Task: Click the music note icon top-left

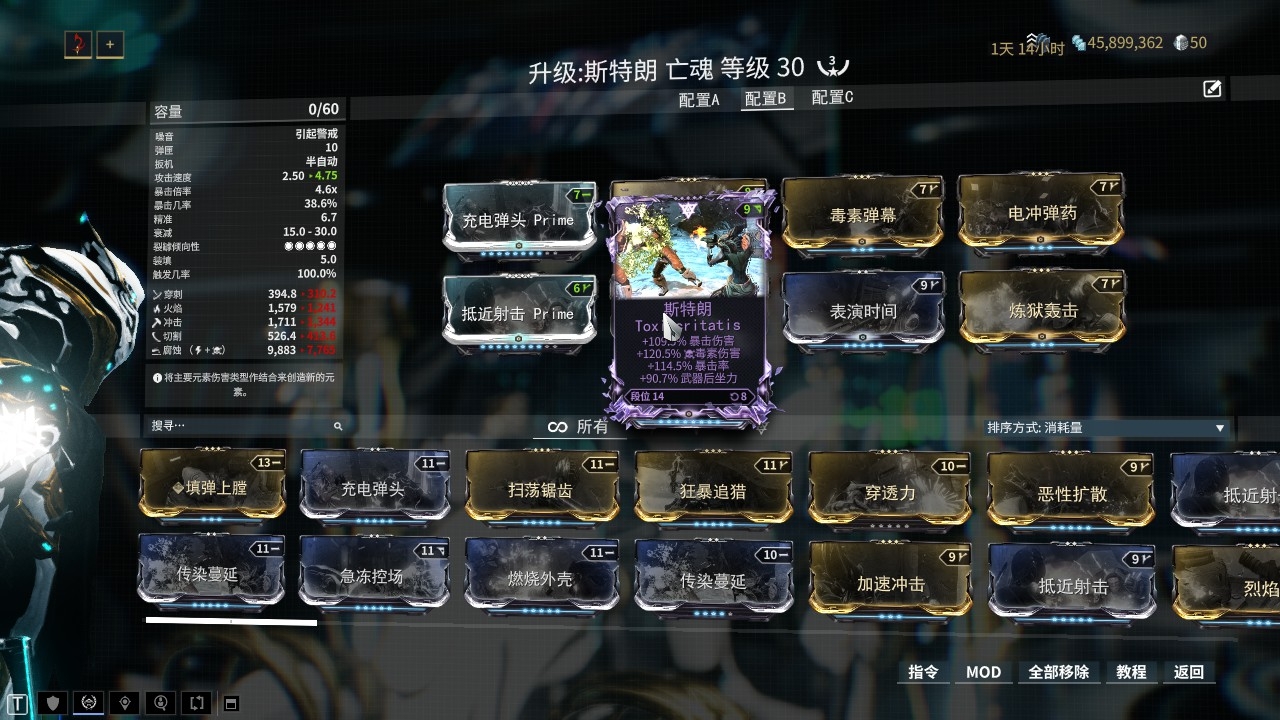Action: point(78,44)
